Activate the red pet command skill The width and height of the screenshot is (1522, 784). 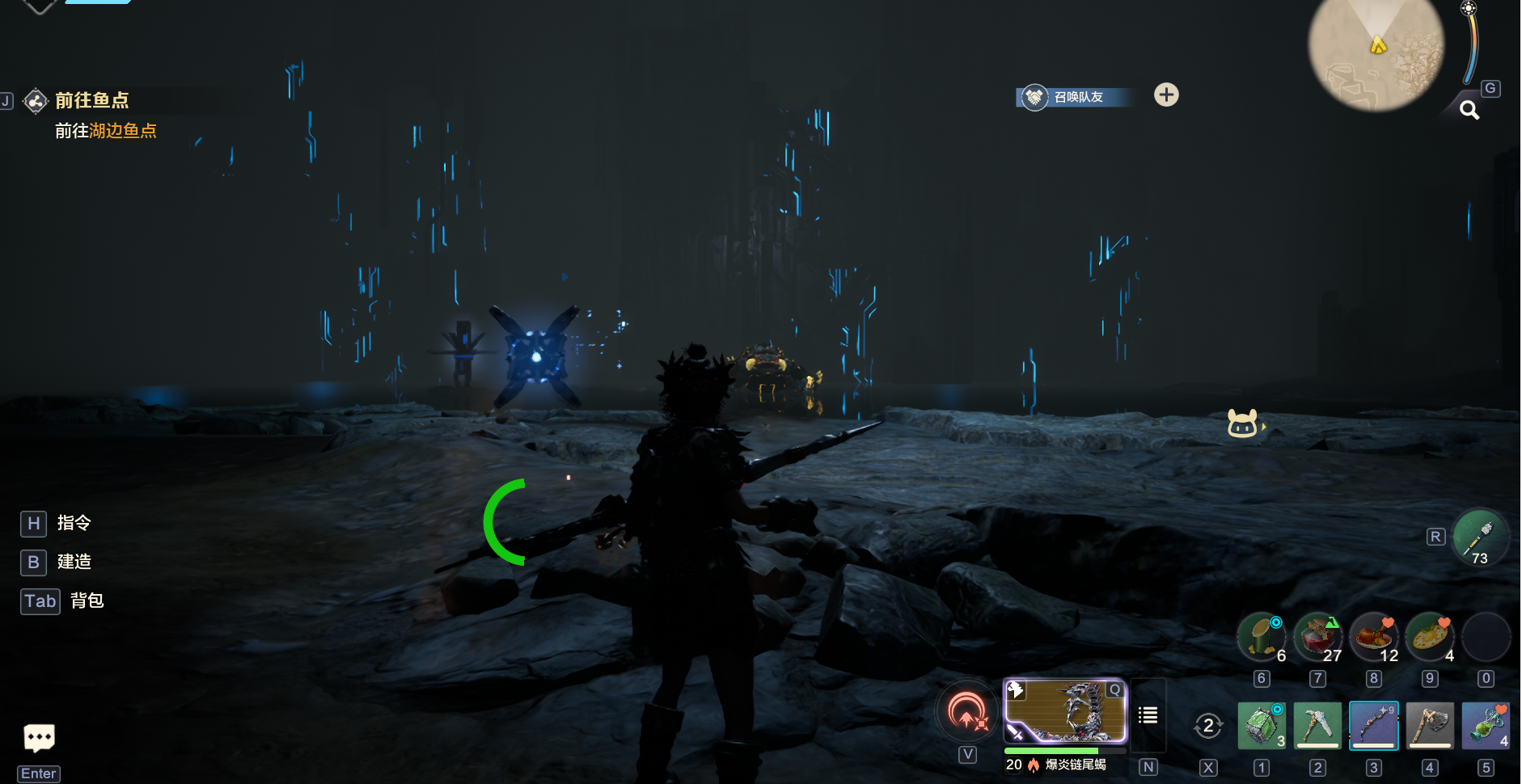968,712
